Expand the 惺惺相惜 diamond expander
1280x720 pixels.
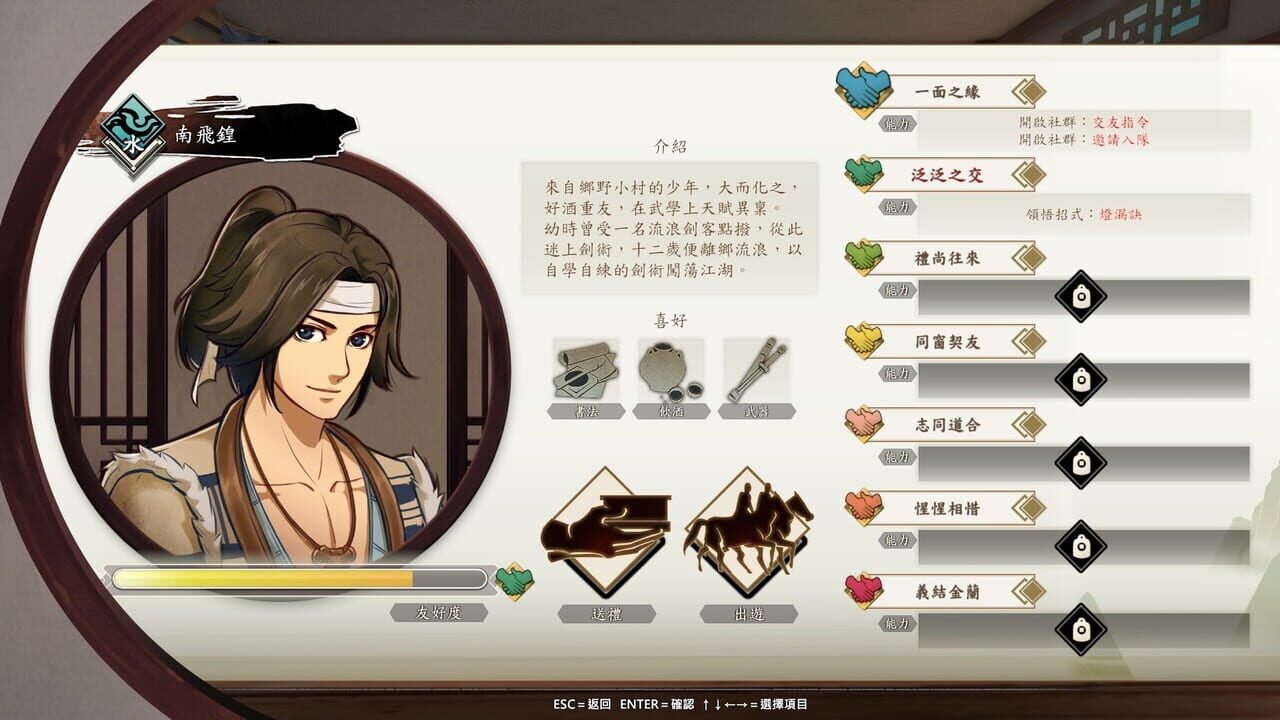1029,508
